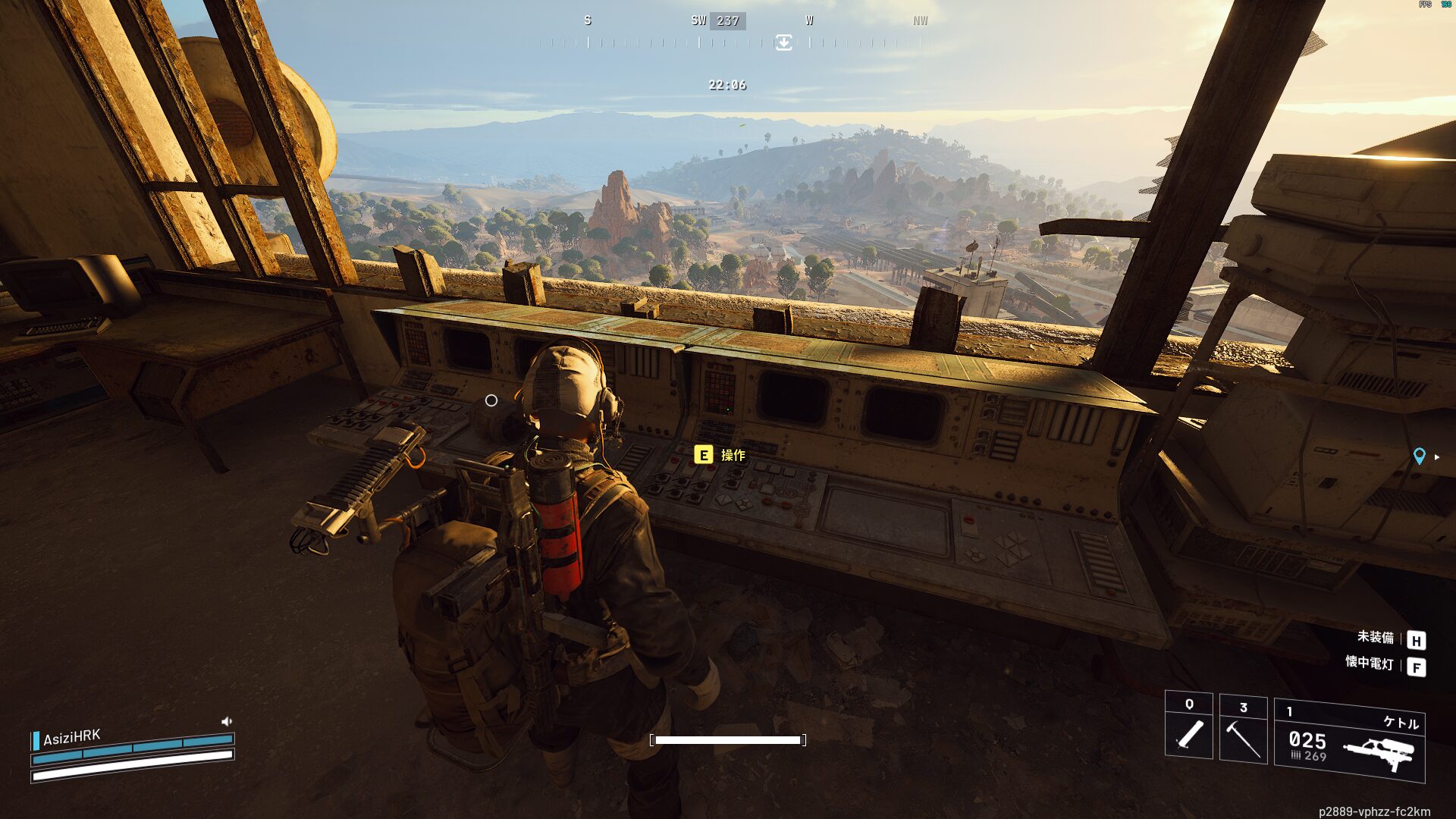Select the Kettle (ケトル) weapon slot
The width and height of the screenshot is (1456, 819).
click(1349, 741)
